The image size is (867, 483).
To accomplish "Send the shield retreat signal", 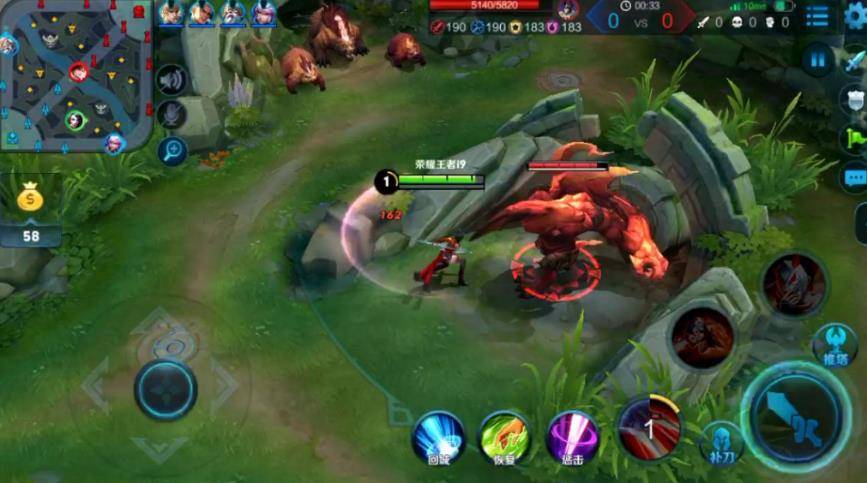I will click(855, 99).
